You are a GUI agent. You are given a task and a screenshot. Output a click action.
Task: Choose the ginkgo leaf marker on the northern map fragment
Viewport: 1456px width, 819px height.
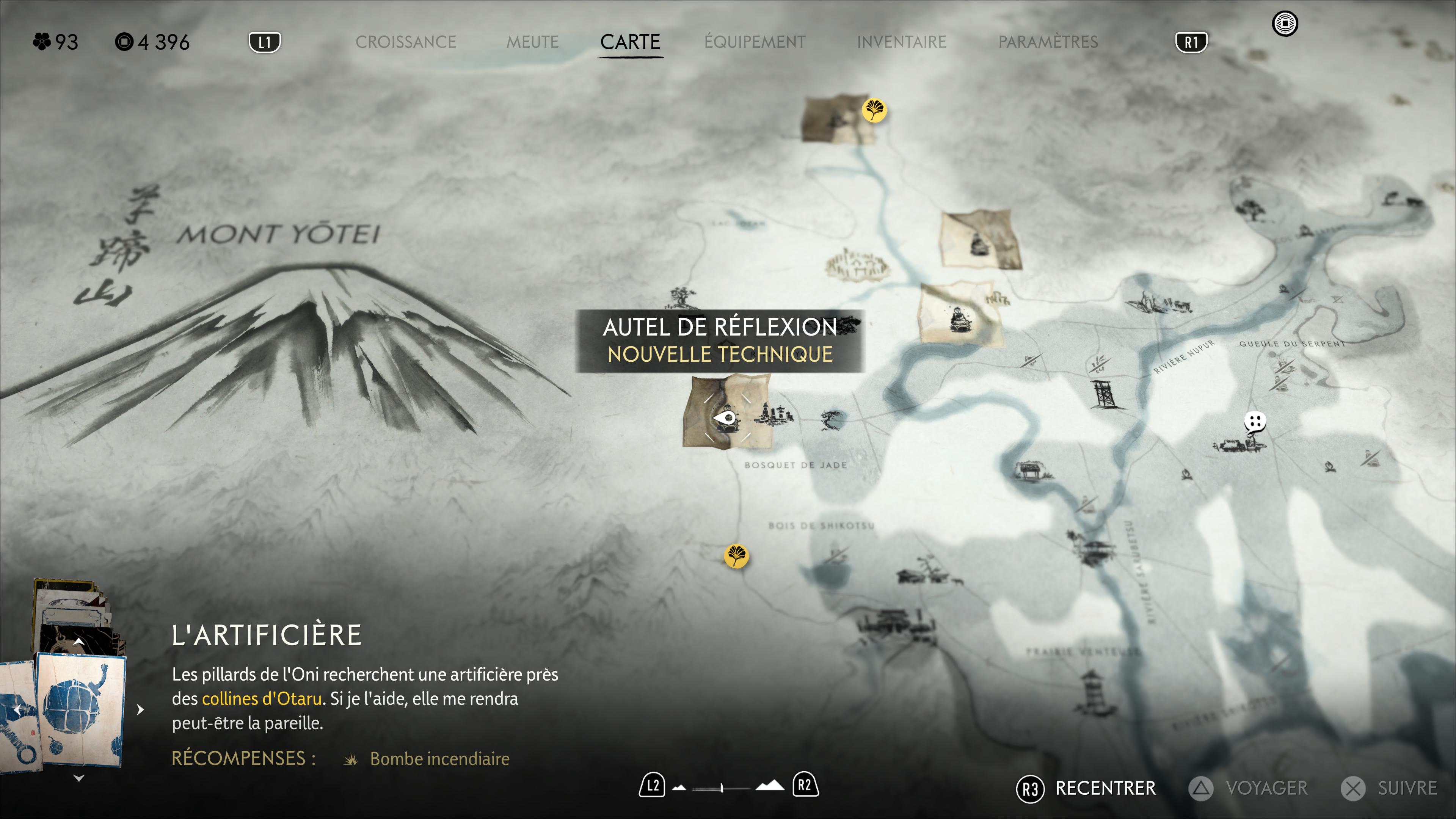[874, 110]
